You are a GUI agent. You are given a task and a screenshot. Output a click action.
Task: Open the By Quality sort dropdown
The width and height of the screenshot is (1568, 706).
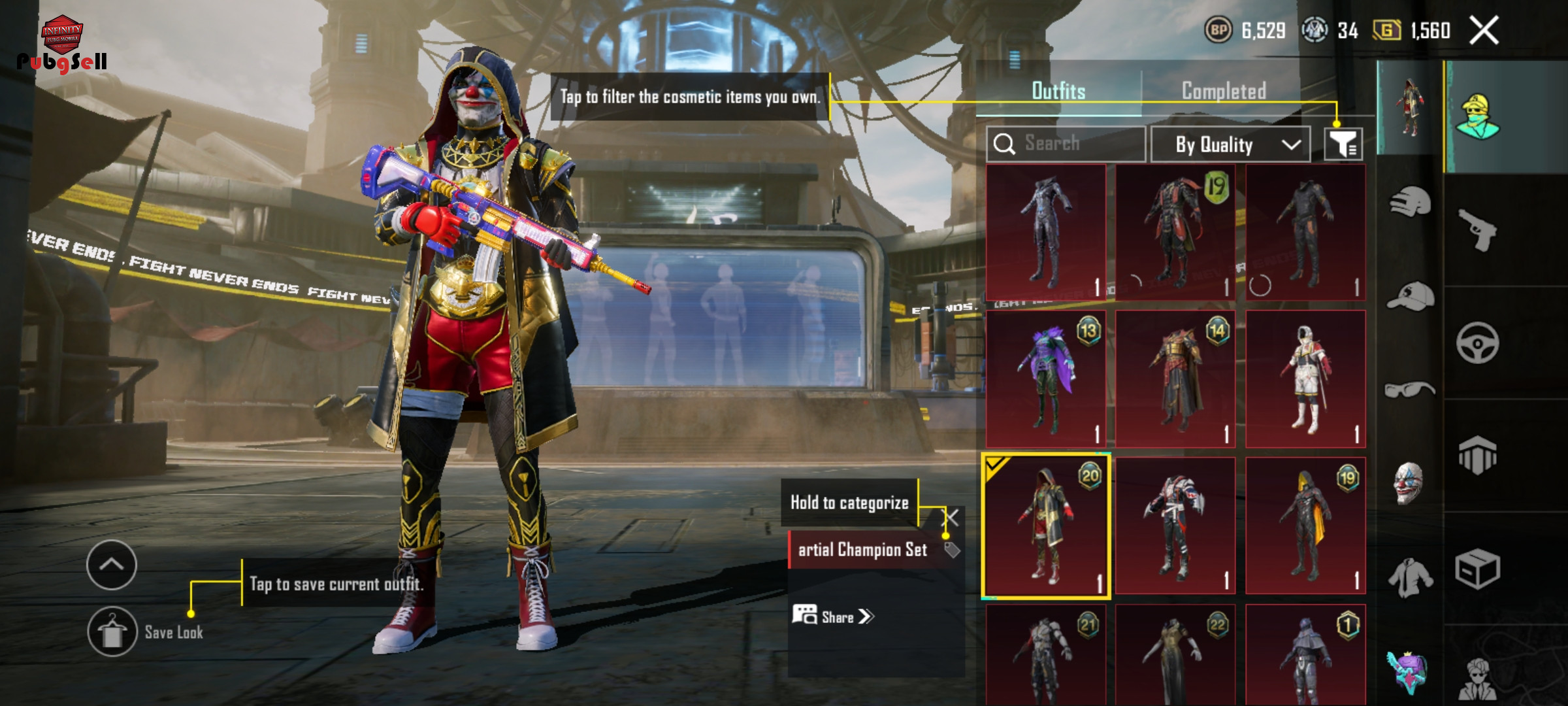[x=1230, y=144]
